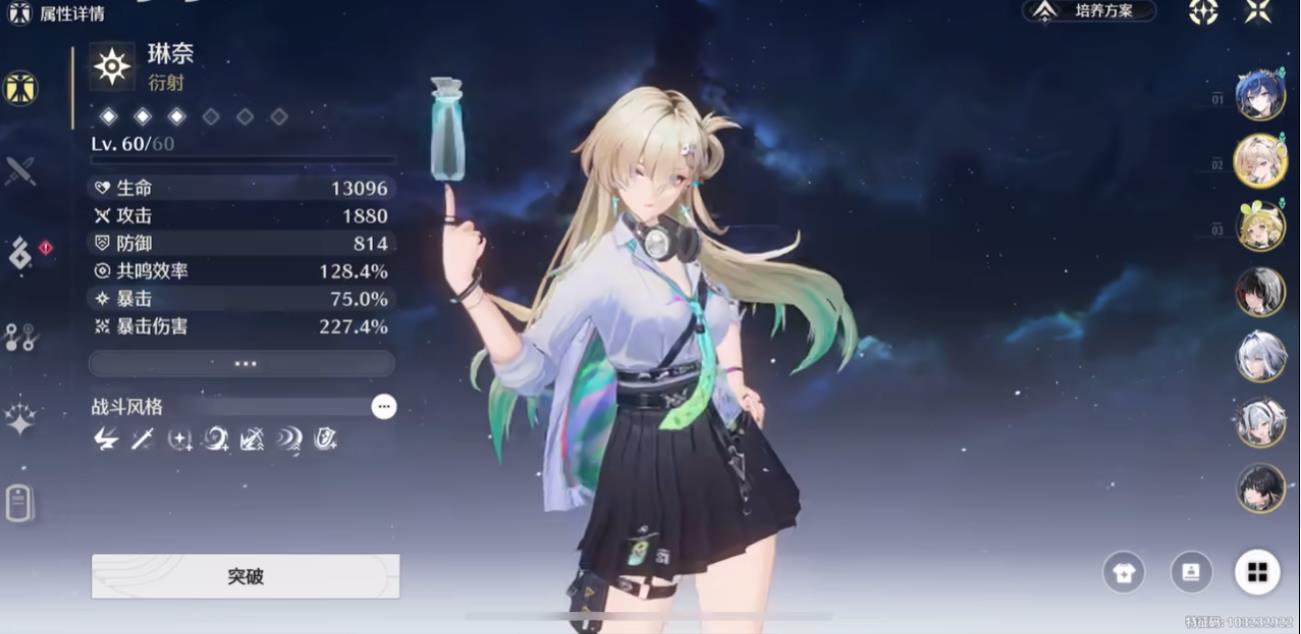The height and width of the screenshot is (634, 1301).
Task: Open the 培养方案 training plan
Action: coord(1090,11)
